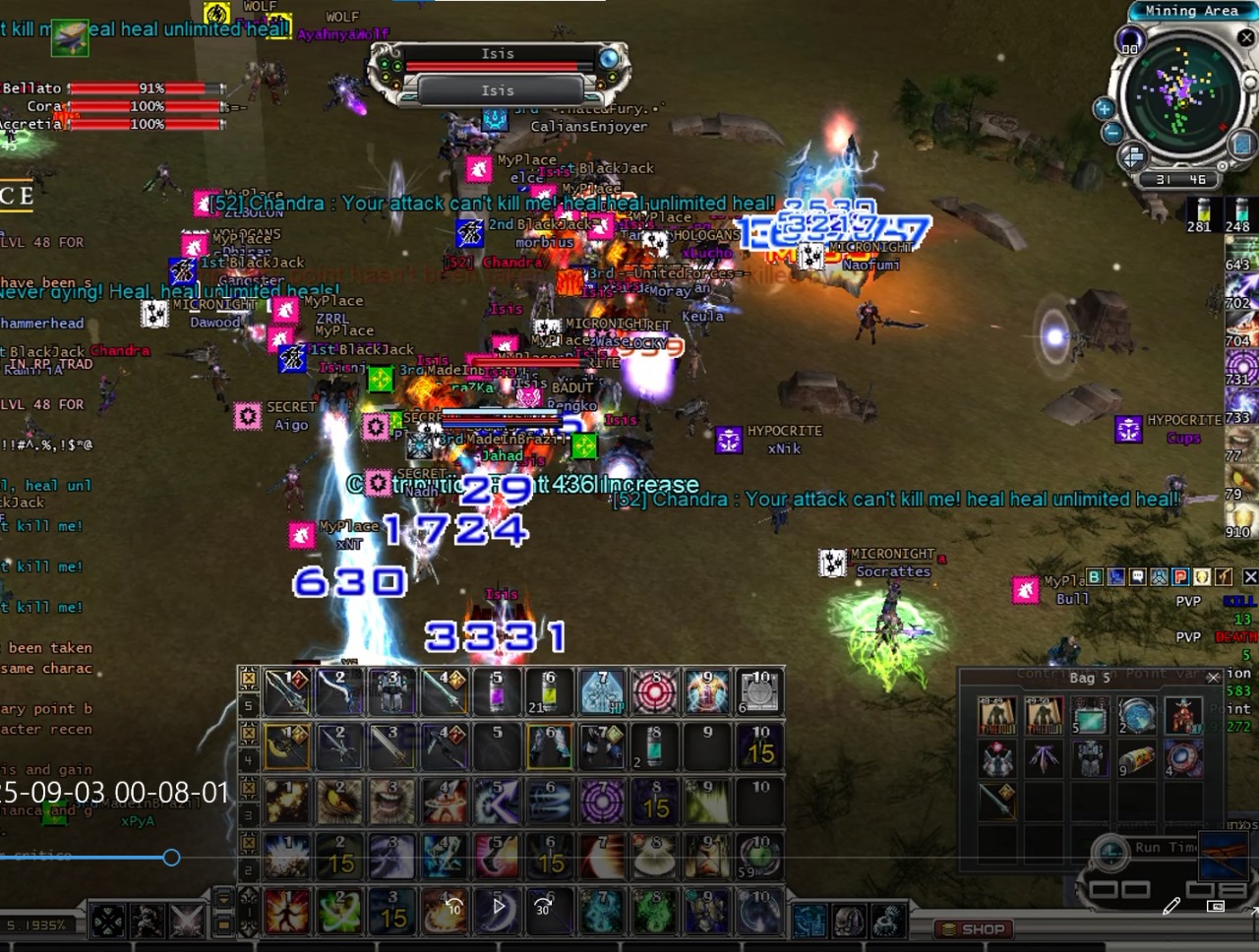Image resolution: width=1259 pixels, height=952 pixels.
Task: Use the yellow potion with 21 count
Action: pos(549,692)
